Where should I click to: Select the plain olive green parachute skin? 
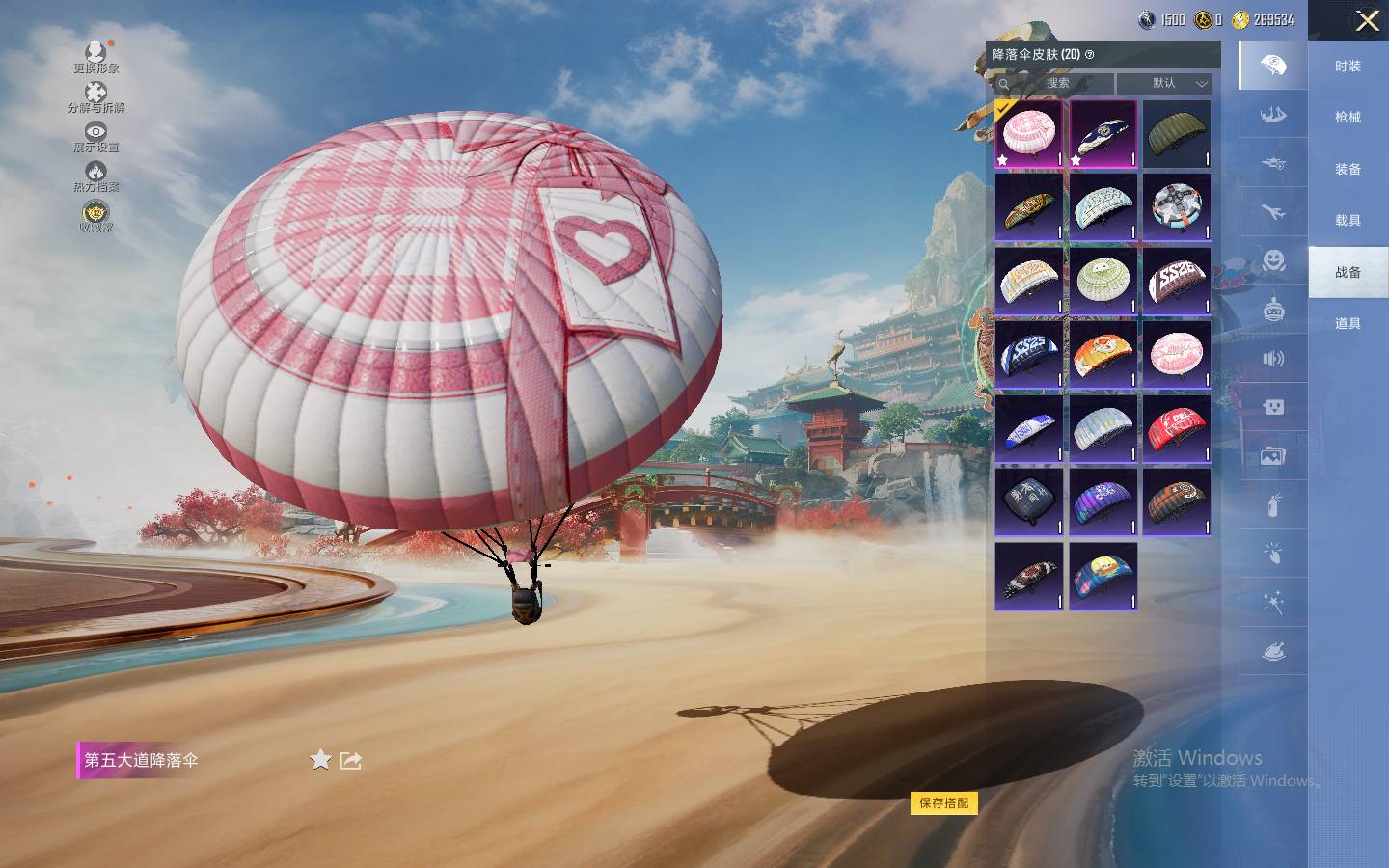[1176, 134]
